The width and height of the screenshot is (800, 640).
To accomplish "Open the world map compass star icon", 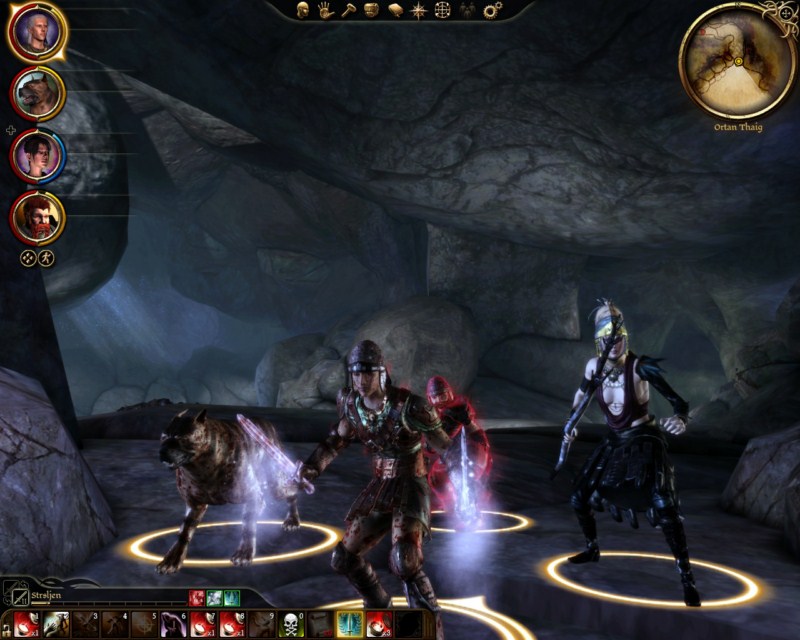I will coord(419,10).
